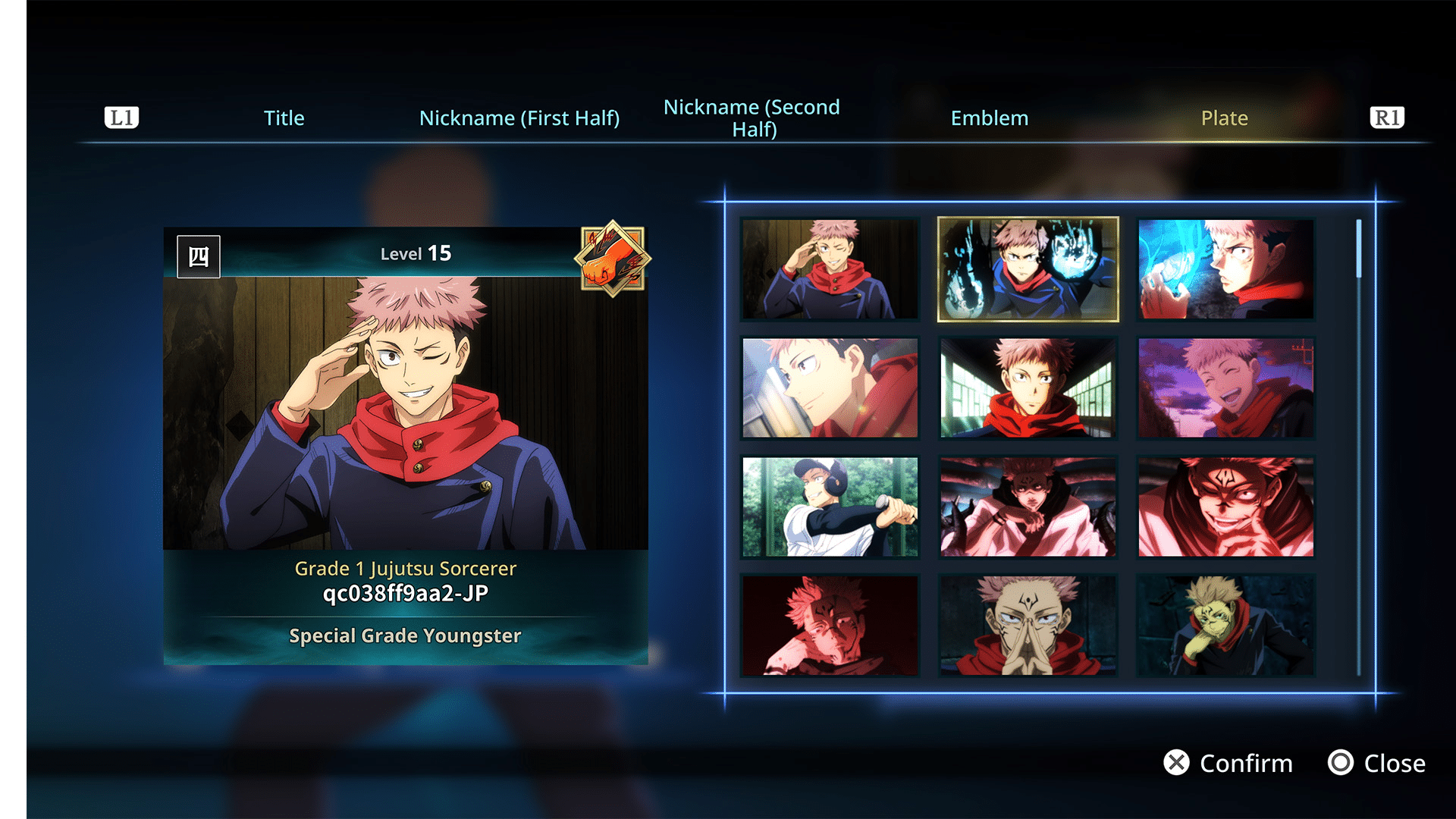
Task: Click the O Close button icon
Action: pyautogui.click(x=1341, y=763)
